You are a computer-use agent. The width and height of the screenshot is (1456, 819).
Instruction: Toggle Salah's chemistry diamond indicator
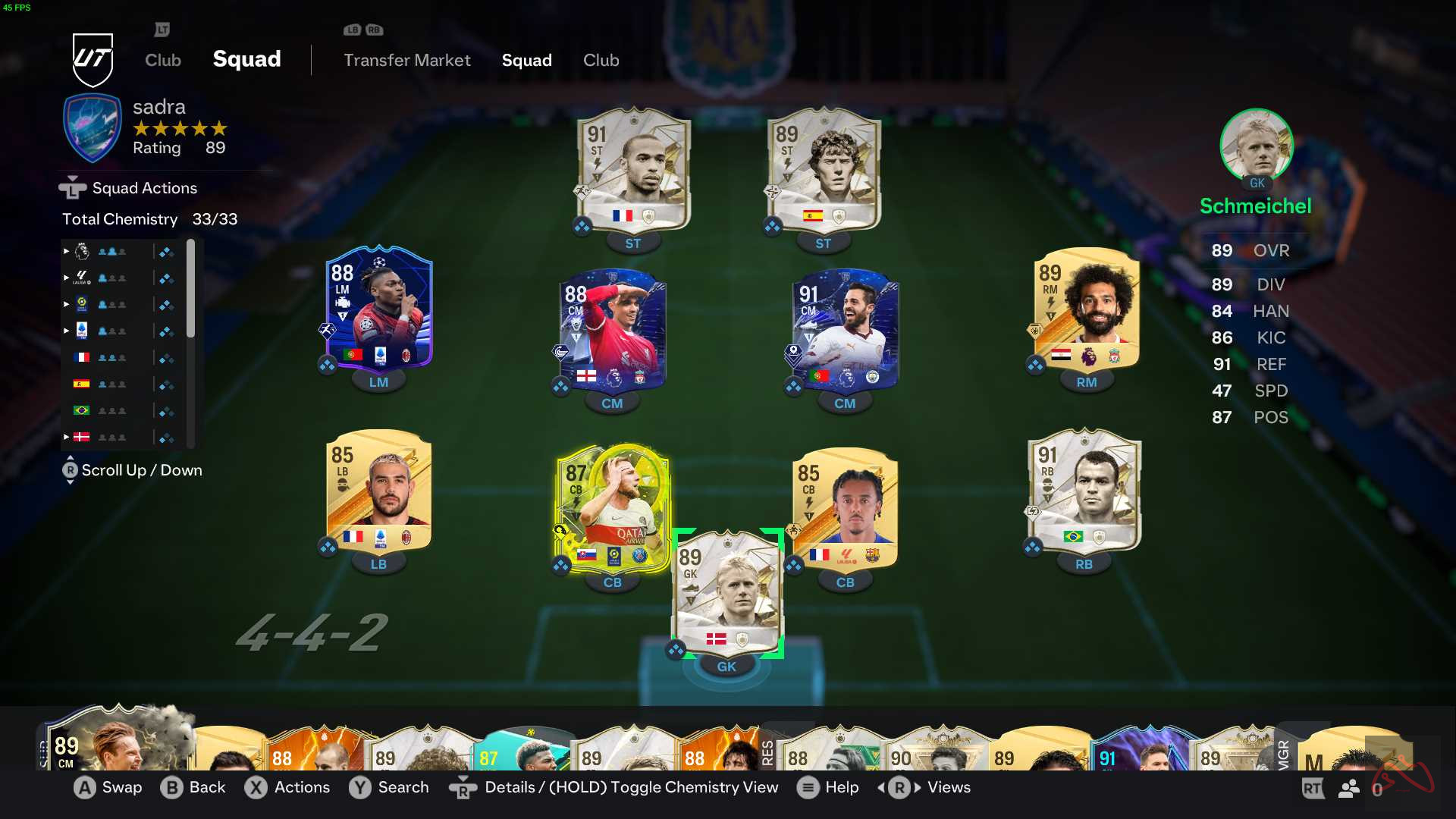click(x=1036, y=364)
